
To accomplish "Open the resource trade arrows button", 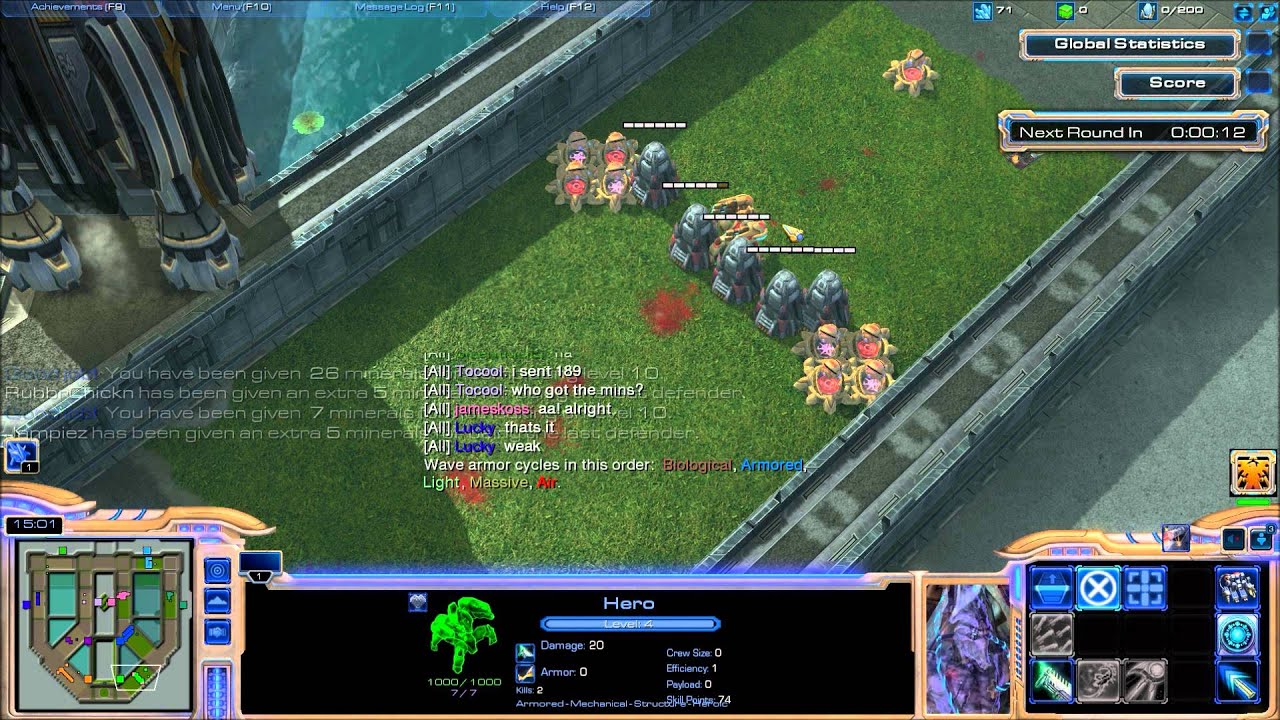I will point(1243,12).
